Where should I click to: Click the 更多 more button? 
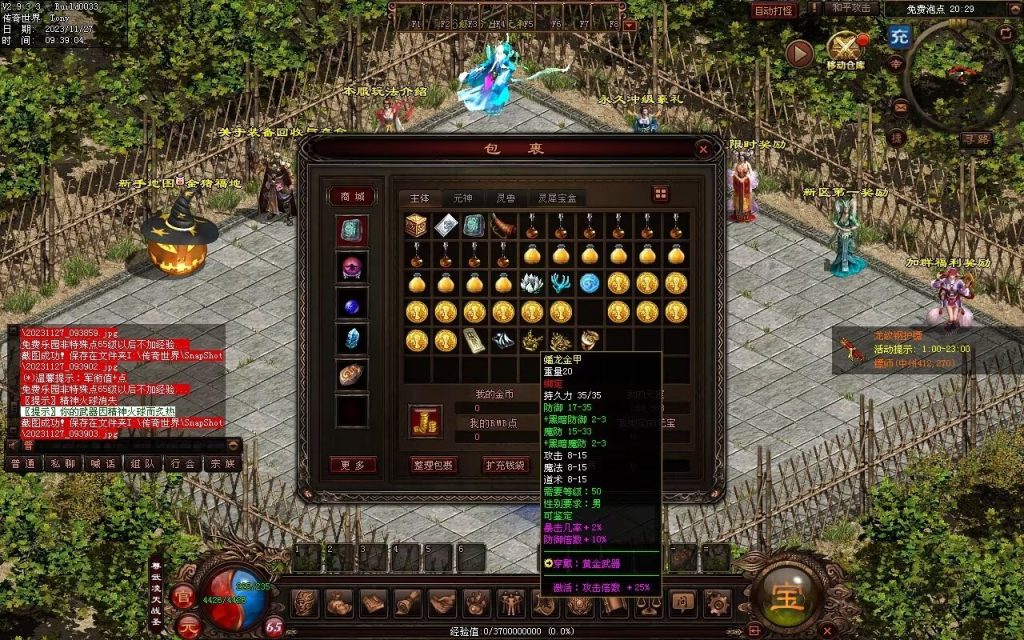coord(352,465)
